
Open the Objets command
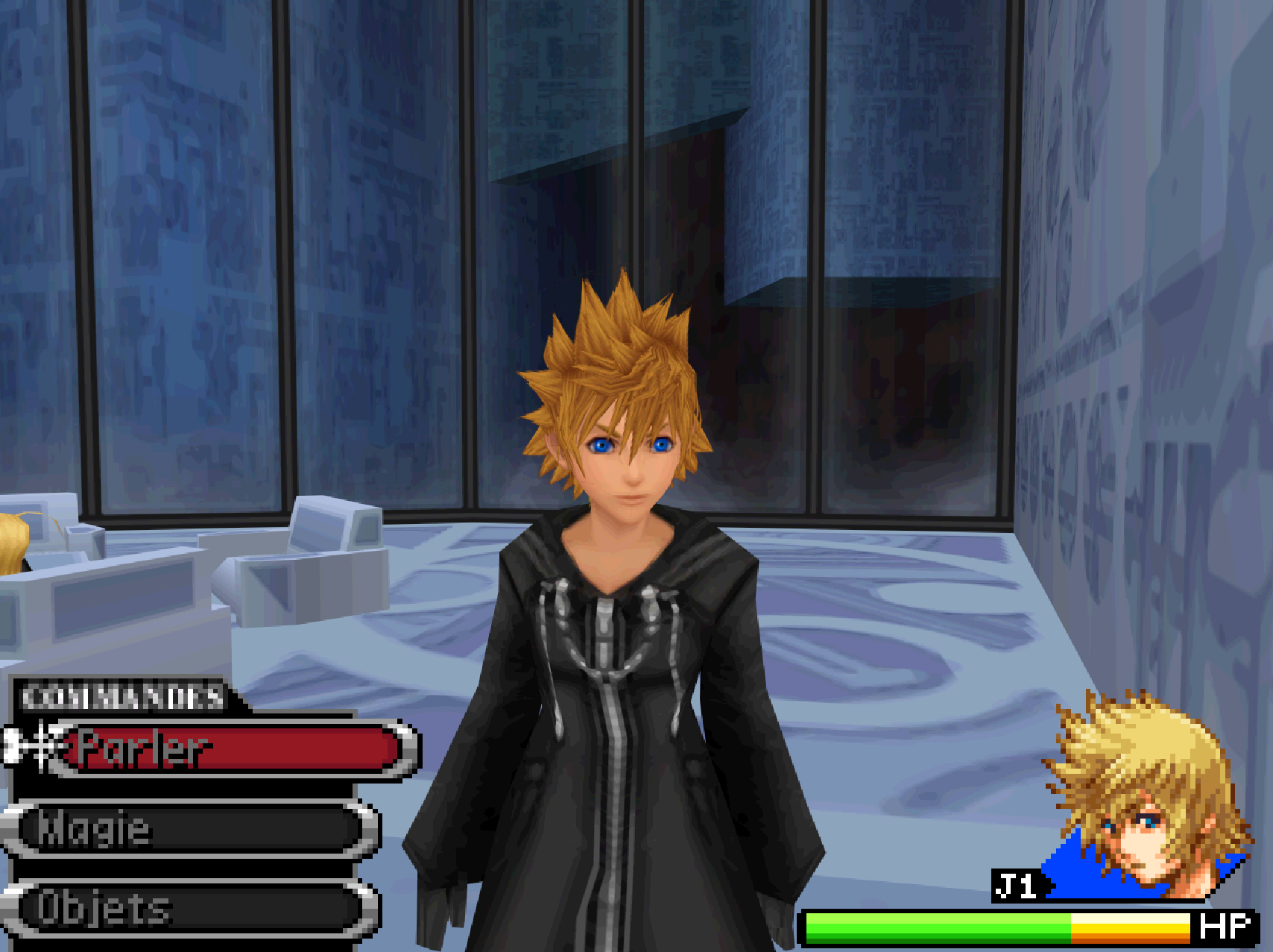click(x=192, y=908)
